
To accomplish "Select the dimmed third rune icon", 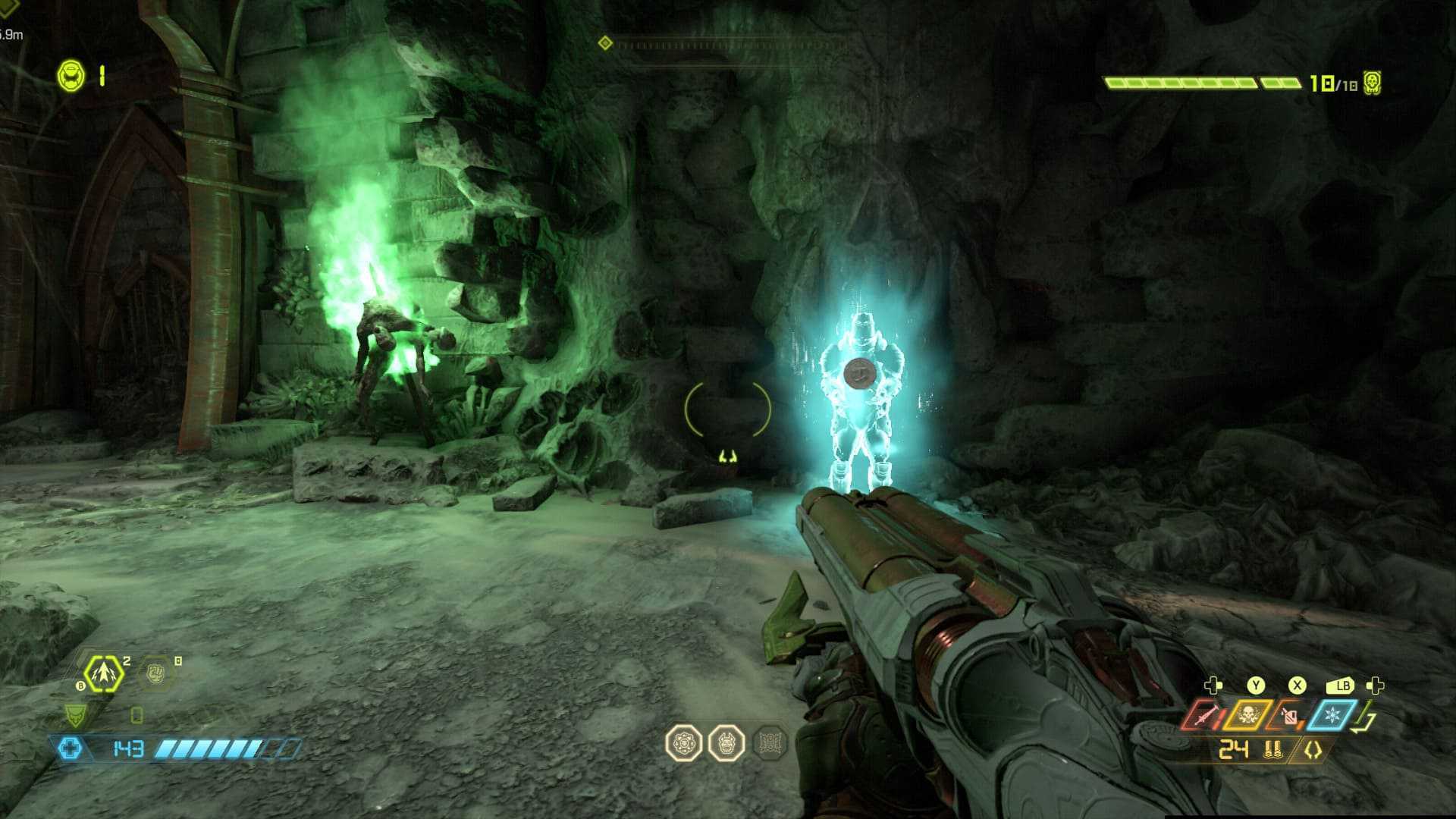I will pos(770,743).
